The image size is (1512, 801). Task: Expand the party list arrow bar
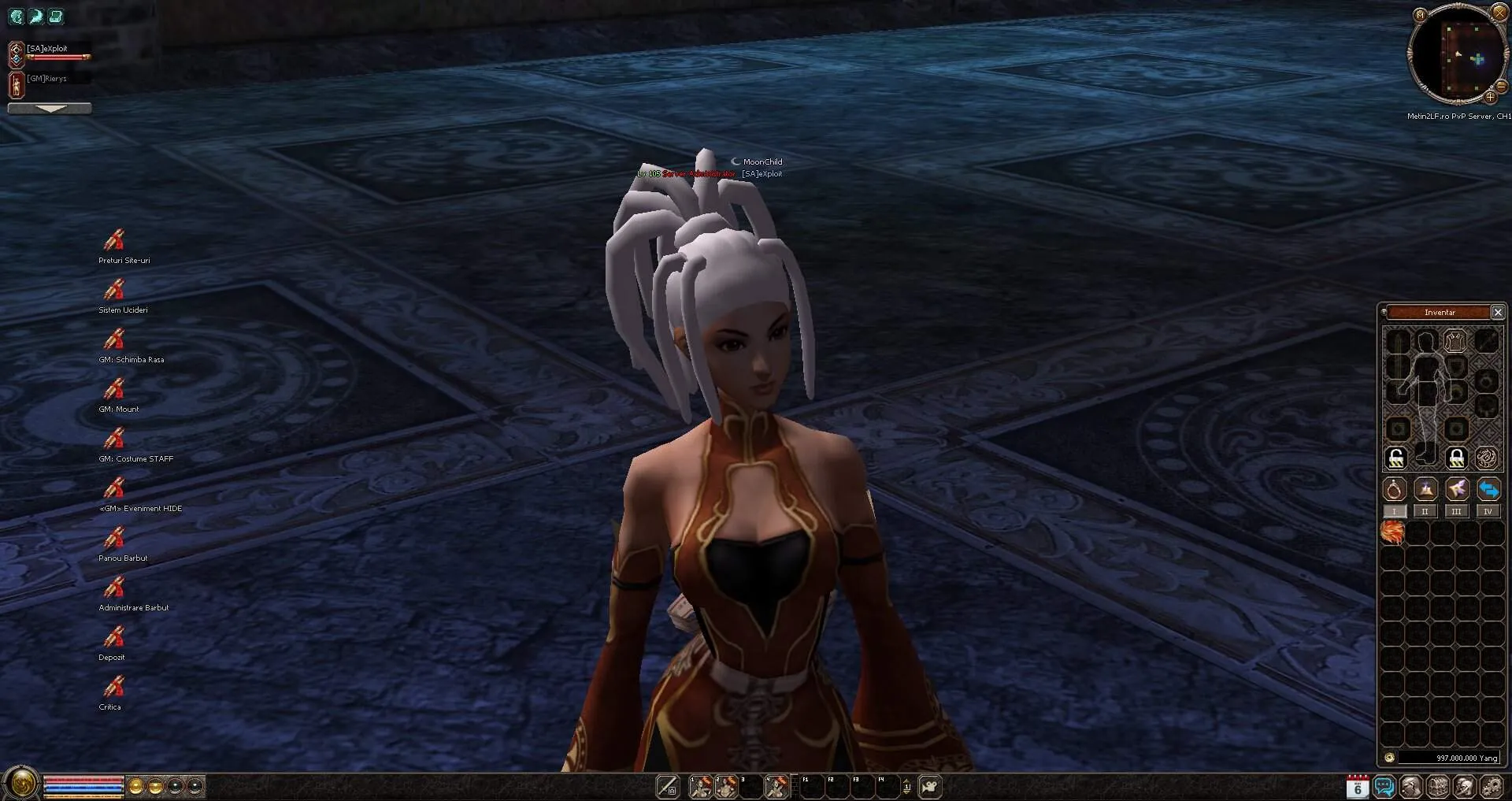click(x=50, y=109)
